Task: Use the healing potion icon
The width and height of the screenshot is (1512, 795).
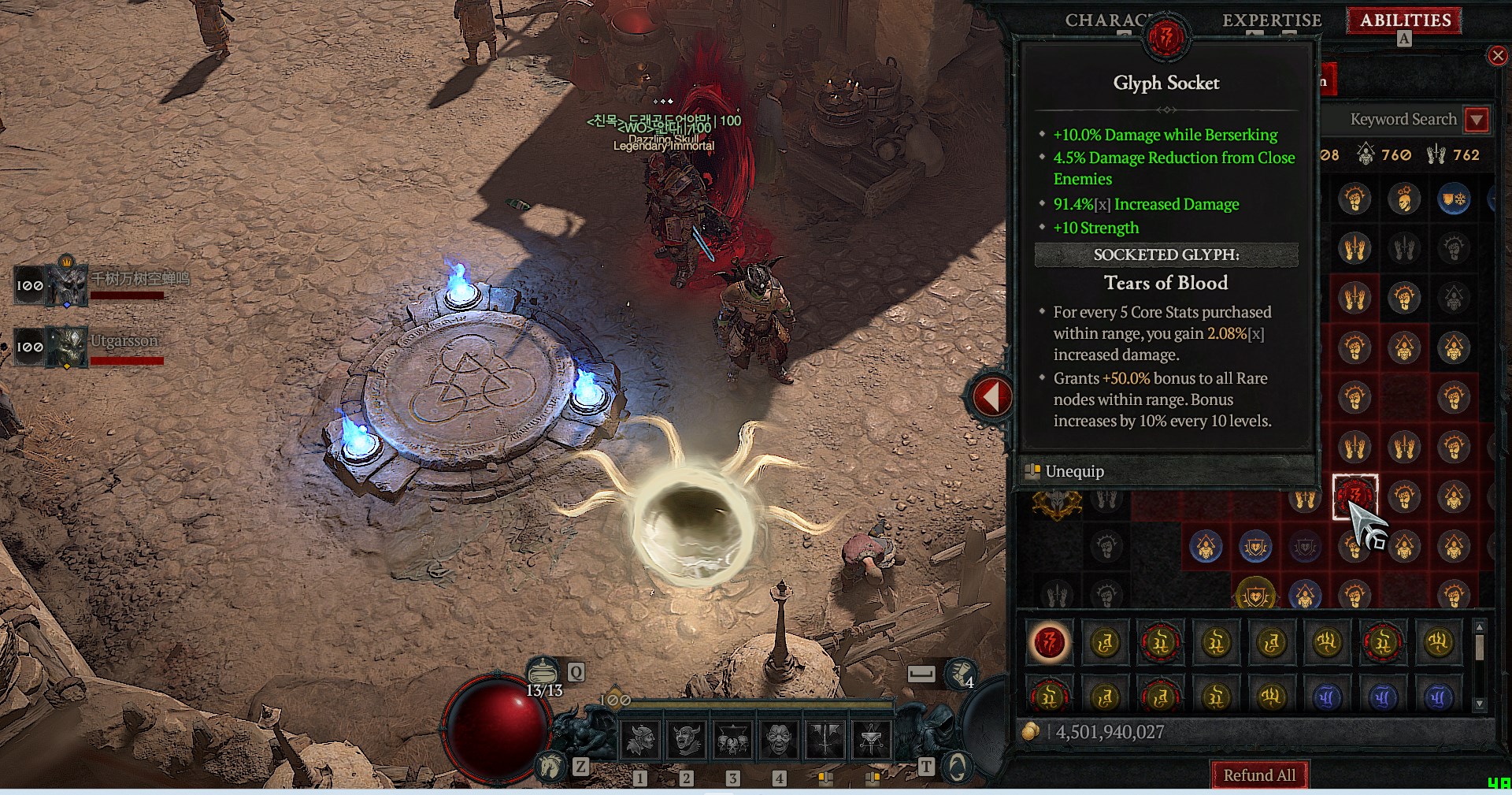Action: [x=542, y=673]
